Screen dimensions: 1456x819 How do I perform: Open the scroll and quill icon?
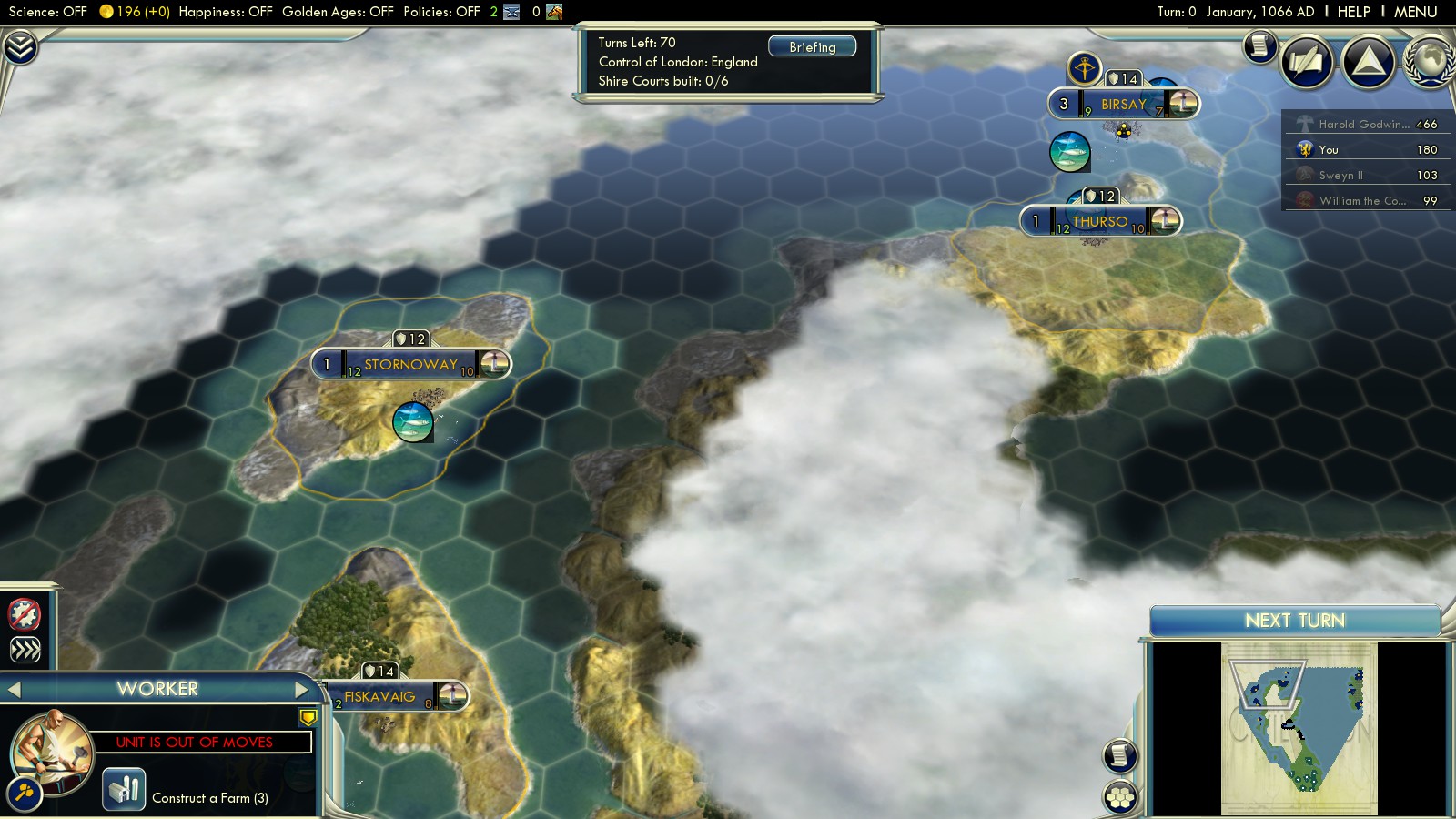click(x=1260, y=45)
